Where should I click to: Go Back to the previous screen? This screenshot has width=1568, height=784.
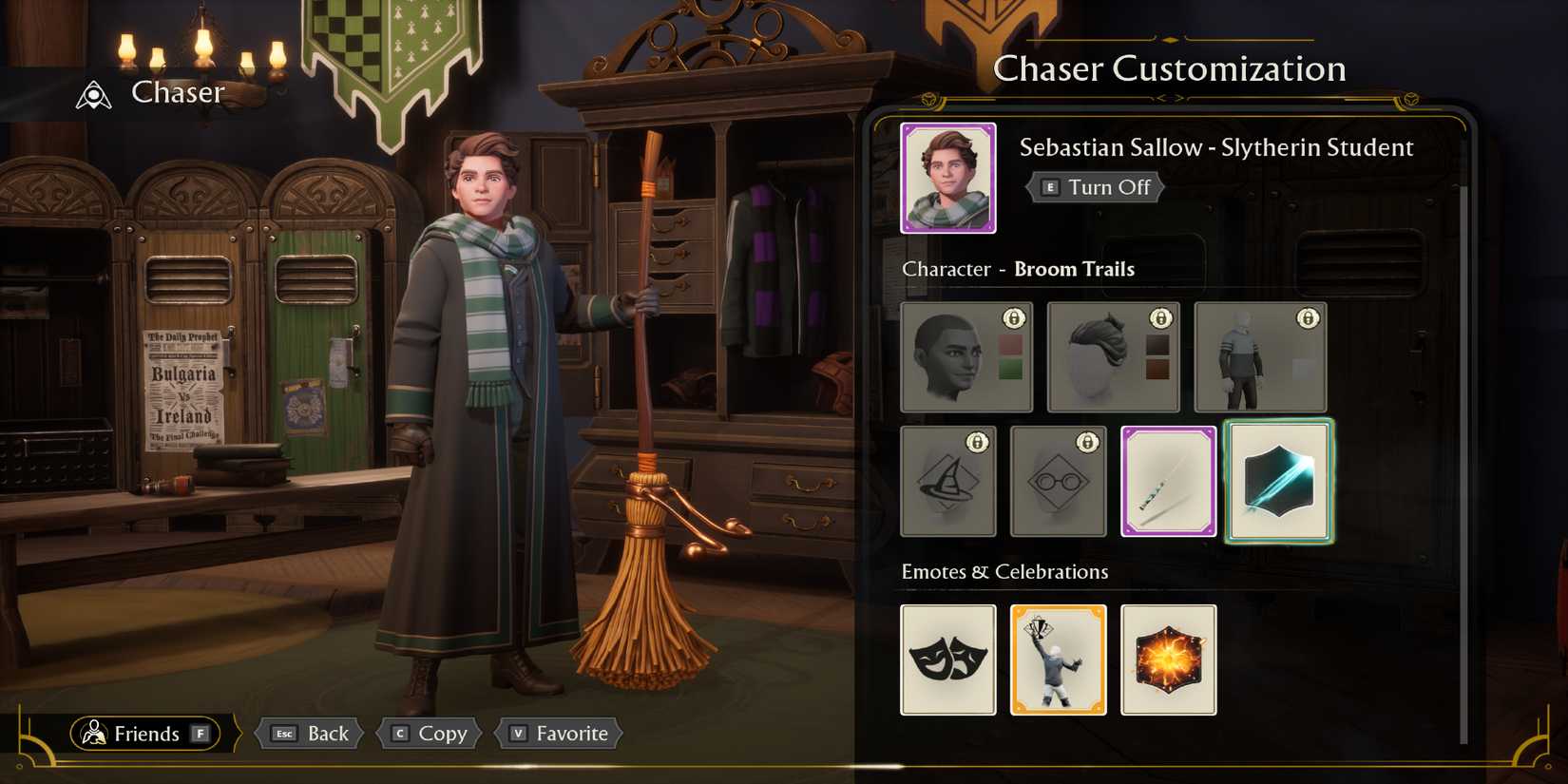(311, 734)
